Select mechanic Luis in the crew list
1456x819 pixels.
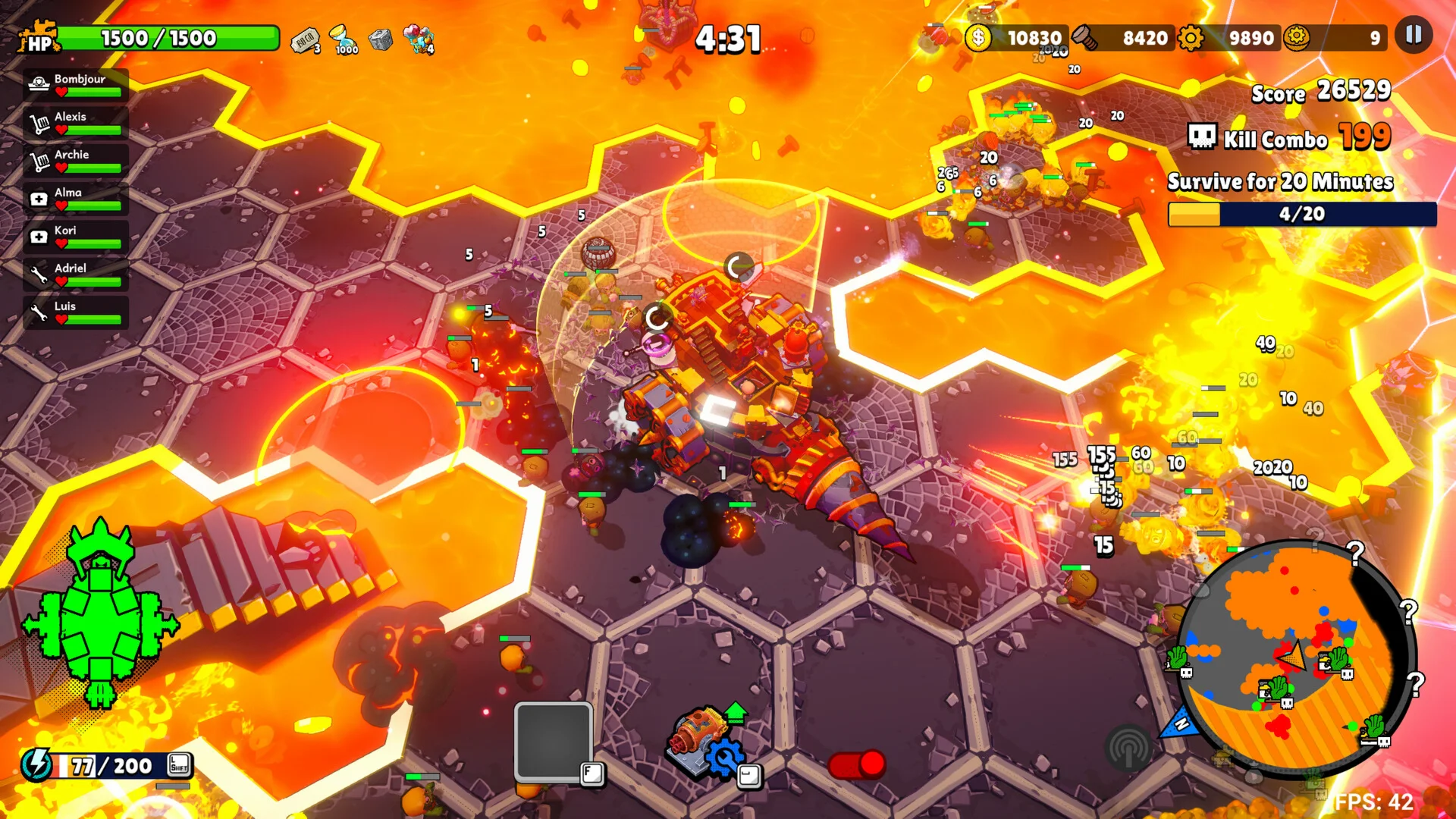(76, 312)
